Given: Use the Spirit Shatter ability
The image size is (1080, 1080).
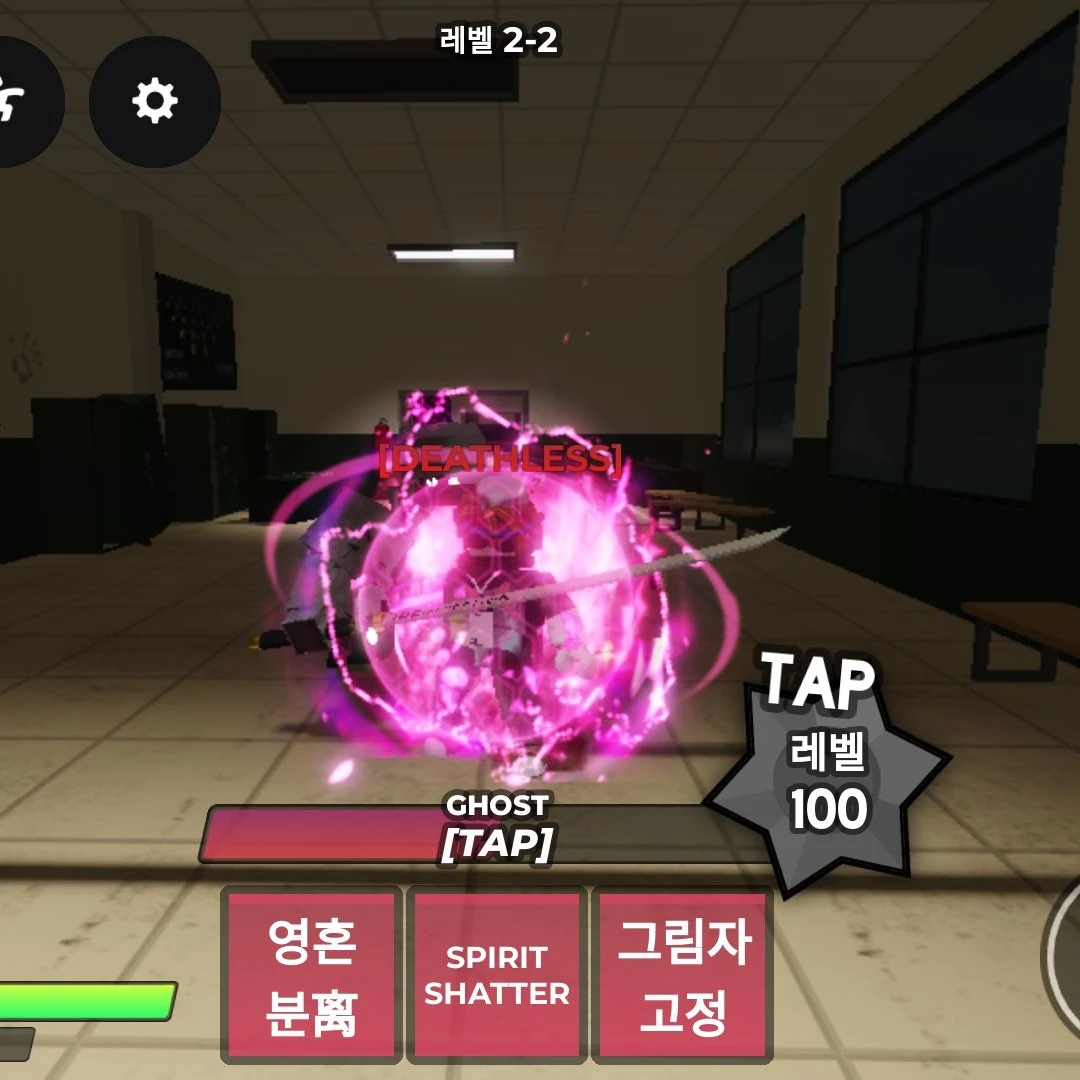Looking at the screenshot, I should click(x=497, y=975).
